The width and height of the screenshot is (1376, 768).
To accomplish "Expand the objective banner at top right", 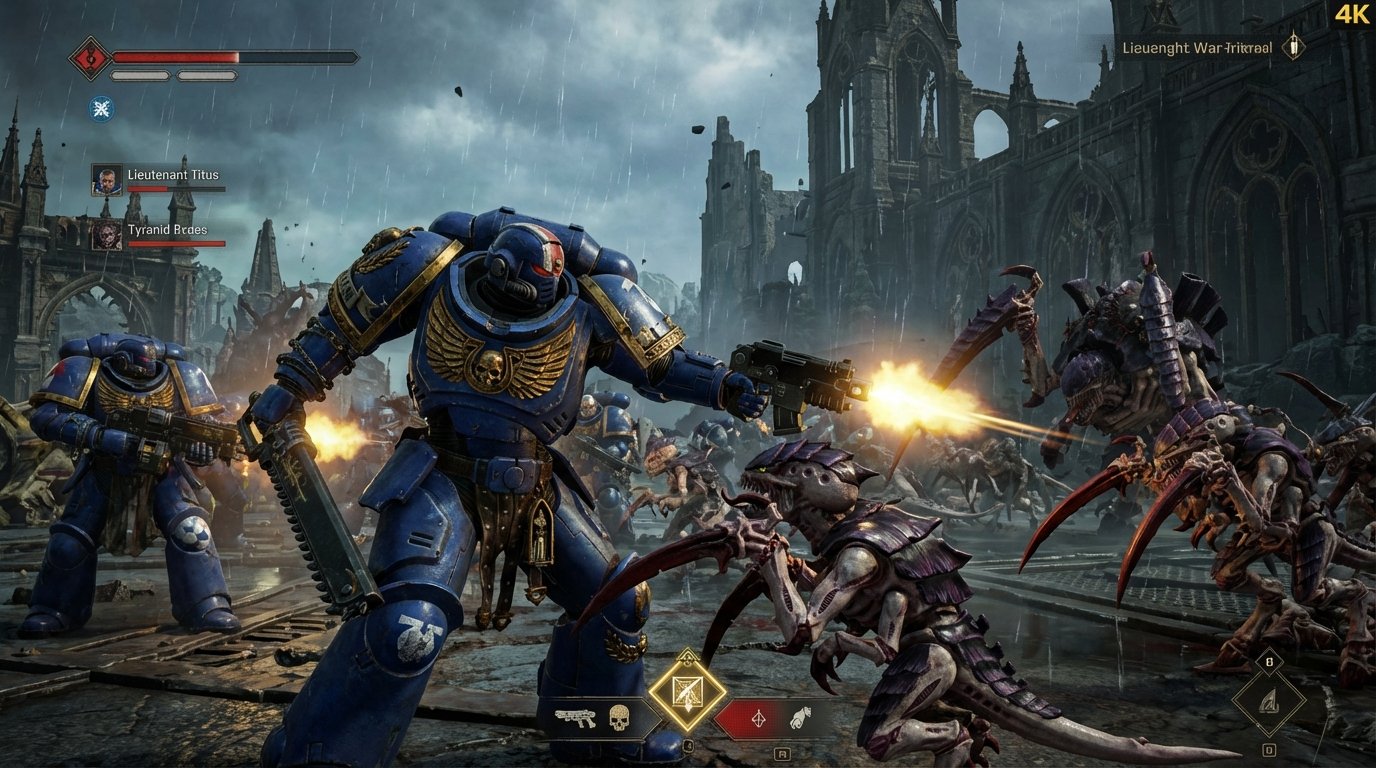I will pyautogui.click(x=1197, y=46).
